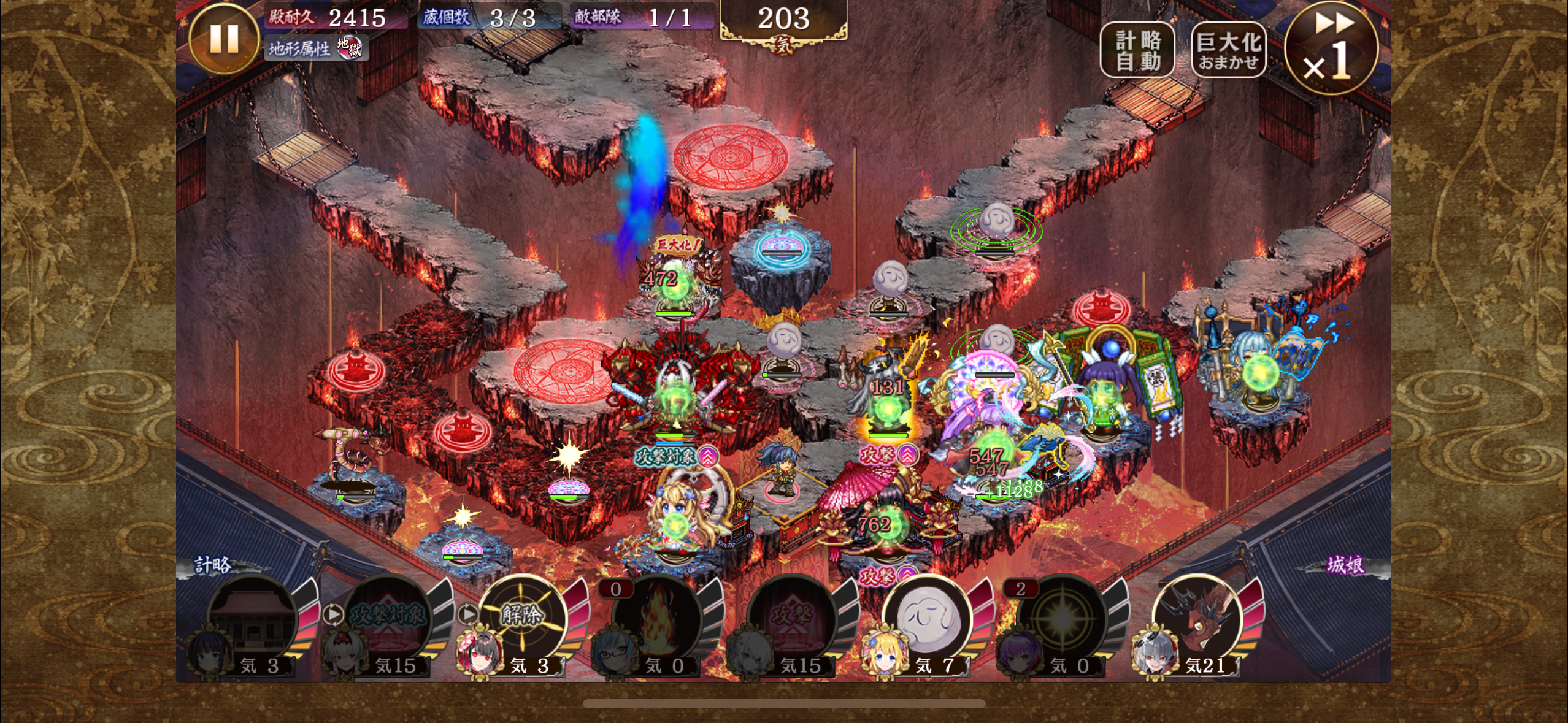Toggle 巨大化おまかせ auto-enlarge
This screenshot has width=1568, height=723.
1228,50
